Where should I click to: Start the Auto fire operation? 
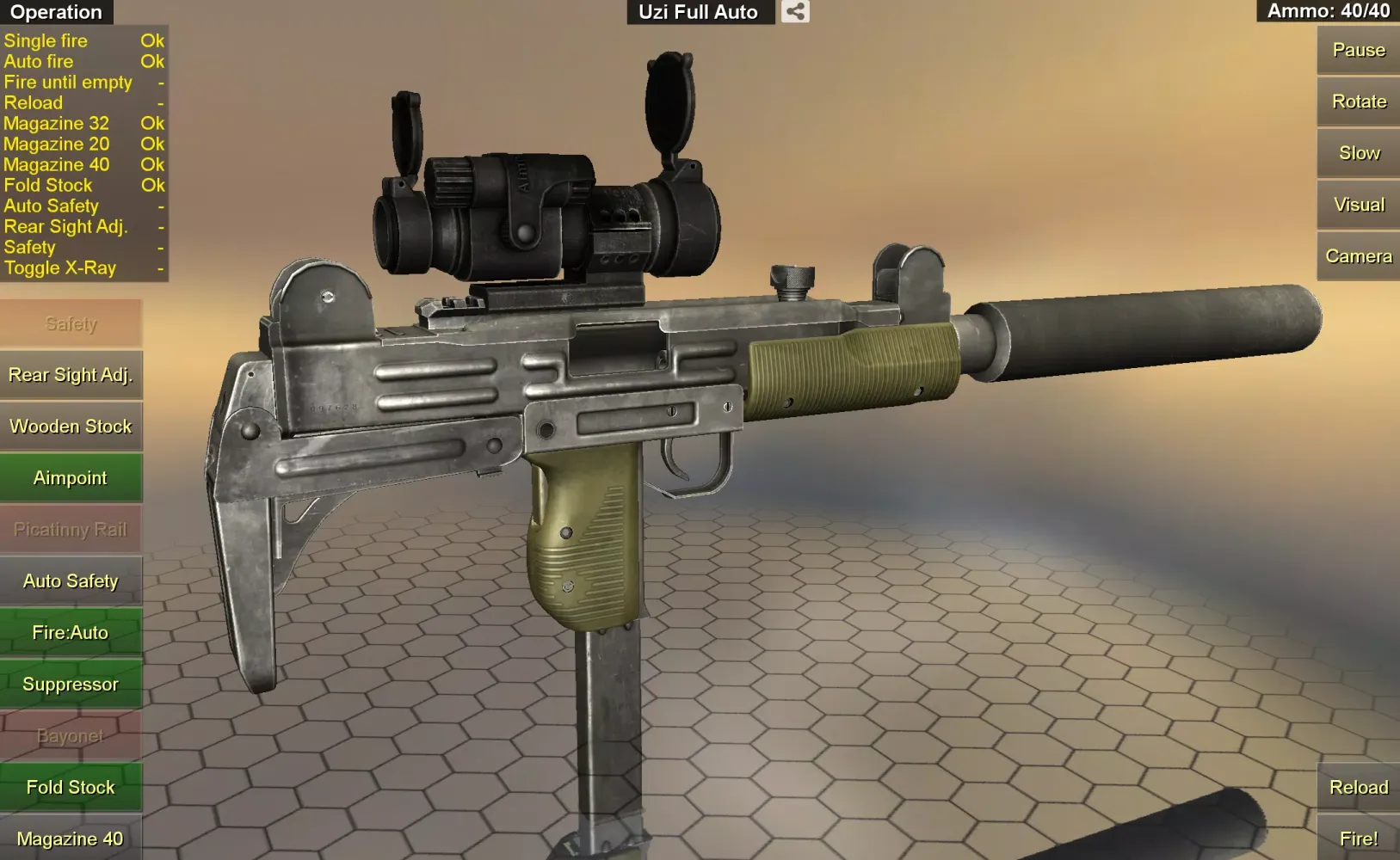39,61
